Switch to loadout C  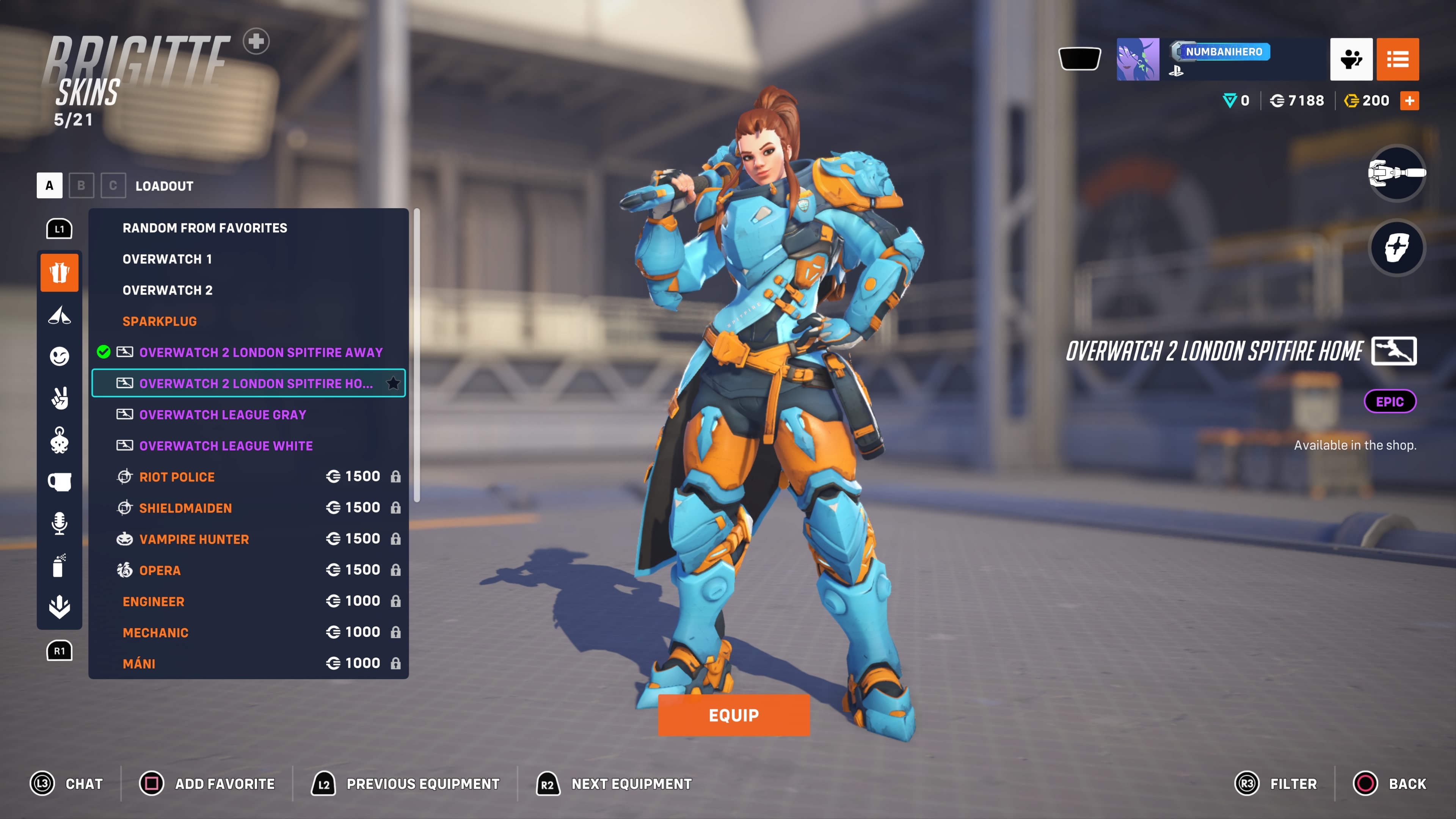click(x=113, y=185)
